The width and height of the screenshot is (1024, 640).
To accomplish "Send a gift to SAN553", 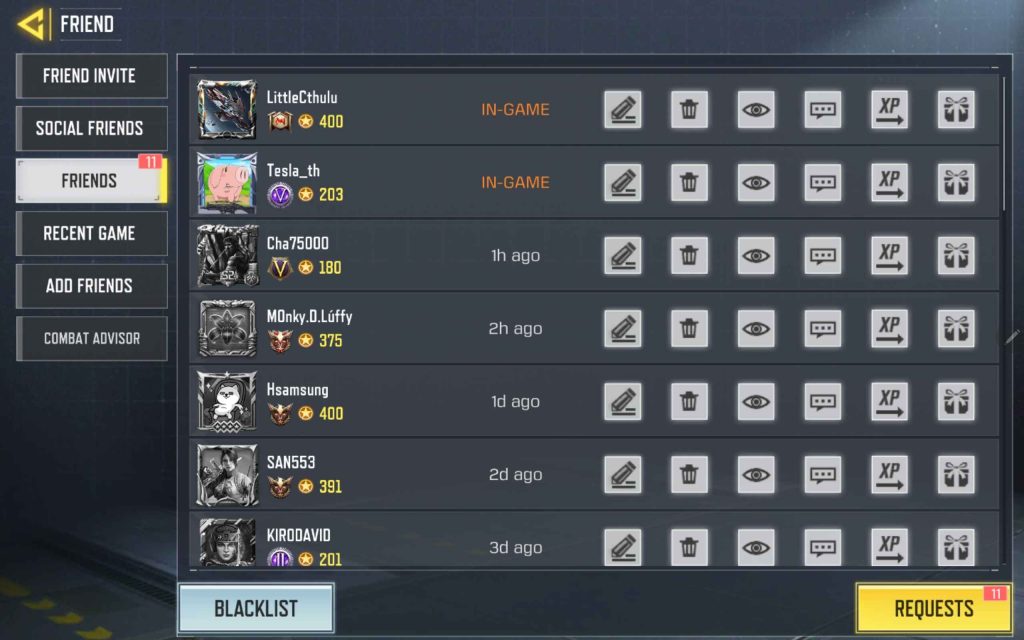I will tap(956, 475).
